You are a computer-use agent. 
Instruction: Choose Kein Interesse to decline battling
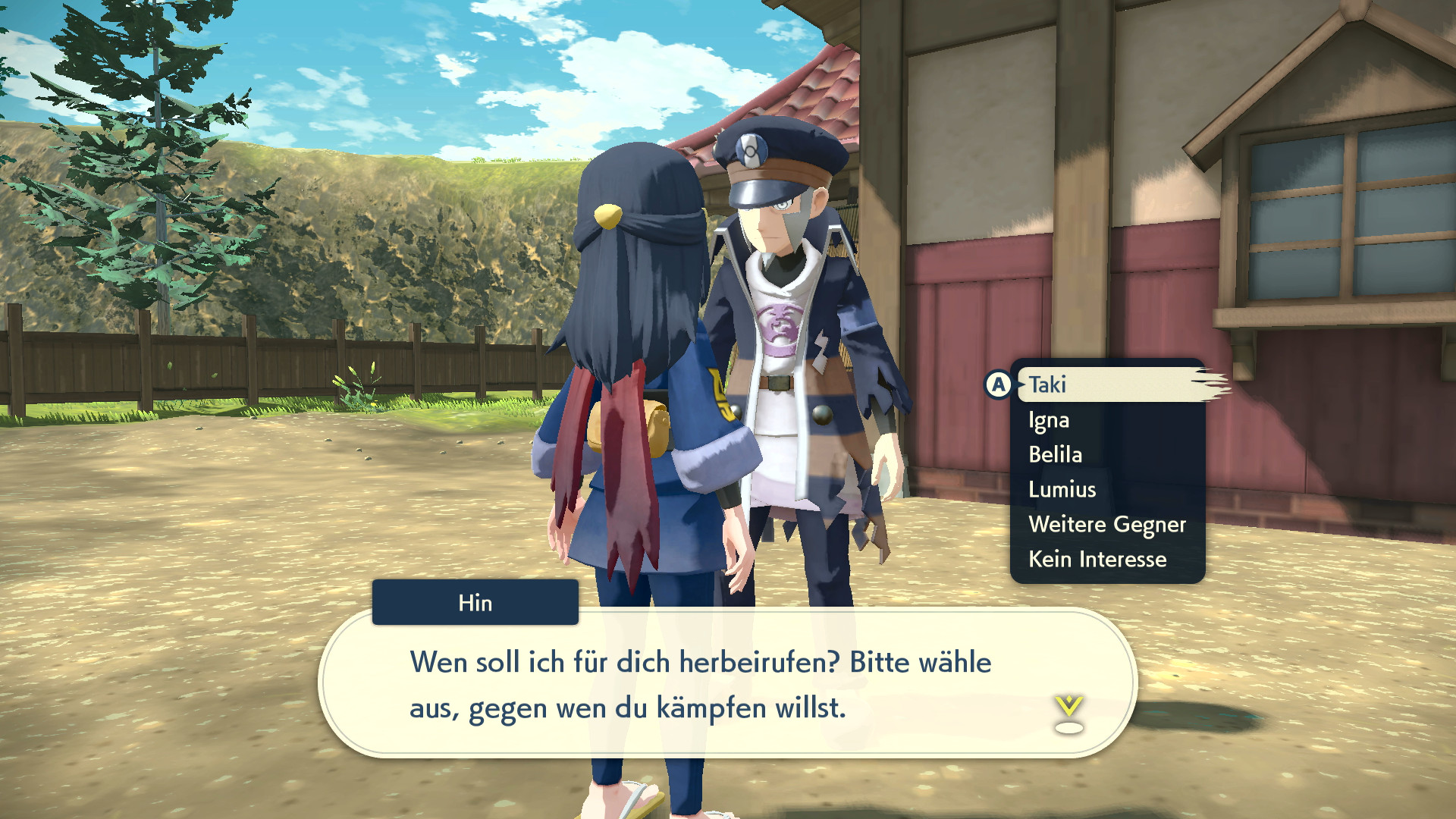[x=1097, y=559]
